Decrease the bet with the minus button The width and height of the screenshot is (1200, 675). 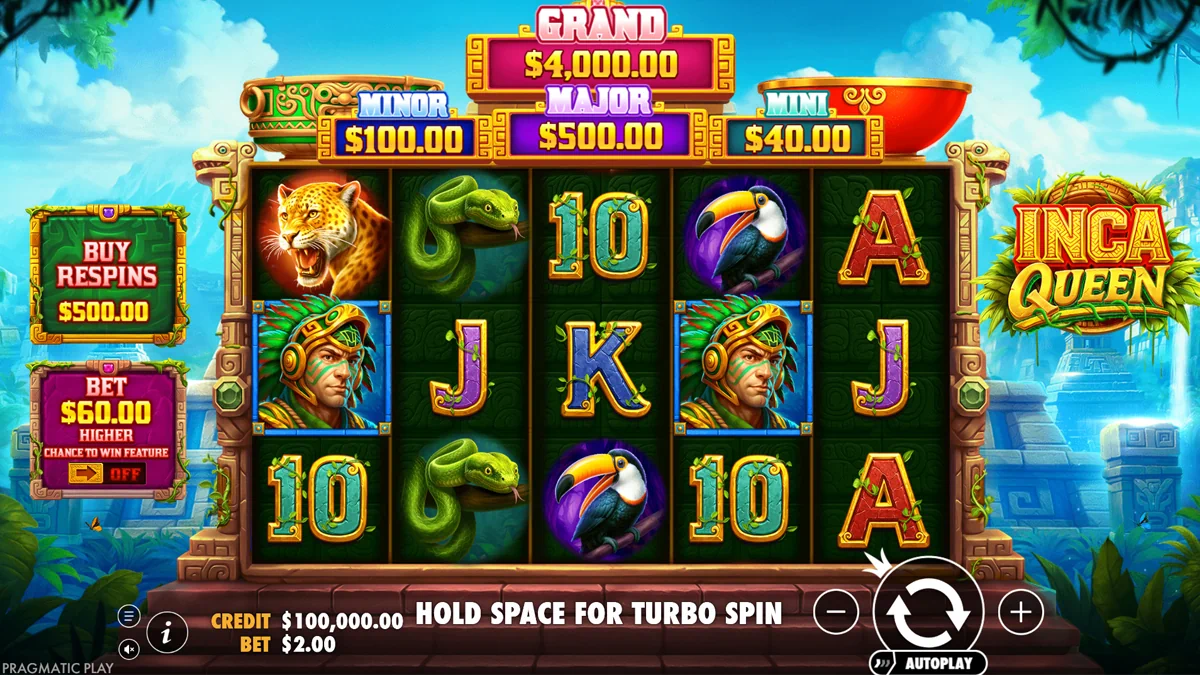tap(836, 611)
